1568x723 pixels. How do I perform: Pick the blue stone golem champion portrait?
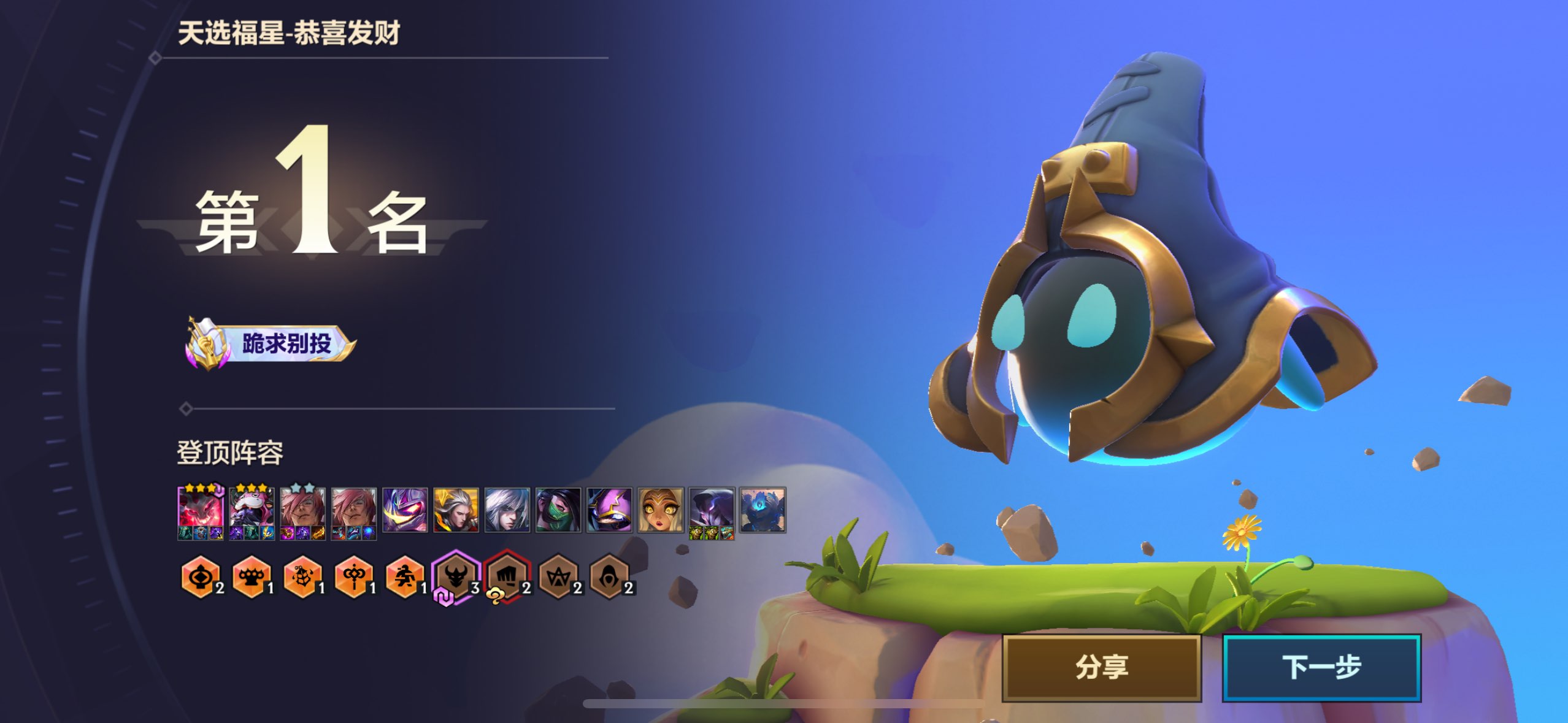pyautogui.click(x=763, y=510)
